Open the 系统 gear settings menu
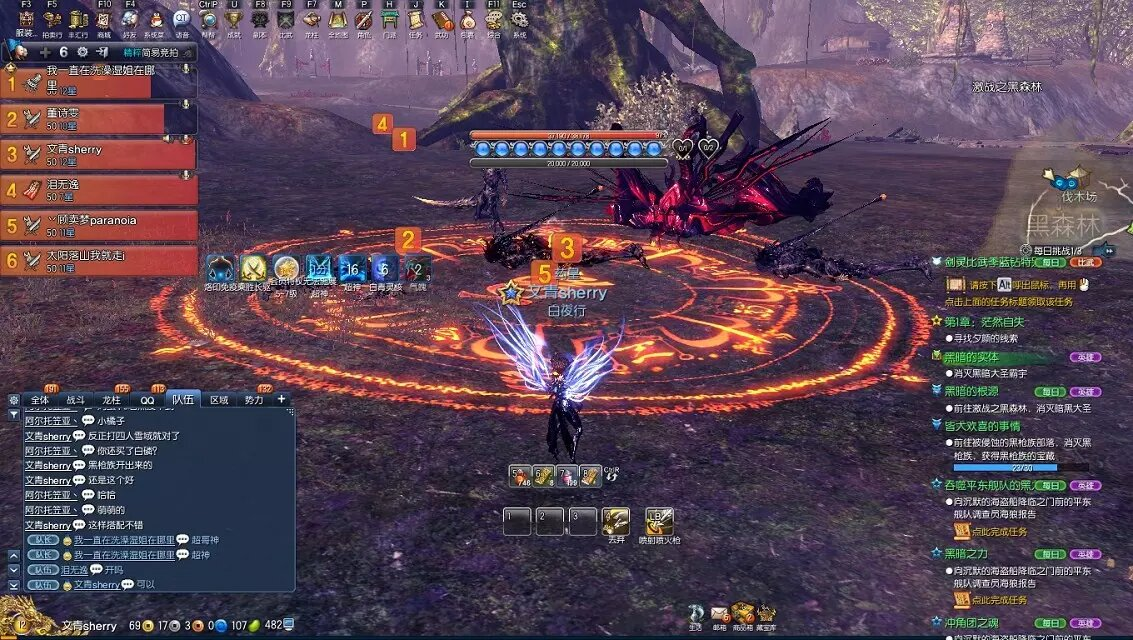1133x640 pixels. pyautogui.click(x=519, y=21)
